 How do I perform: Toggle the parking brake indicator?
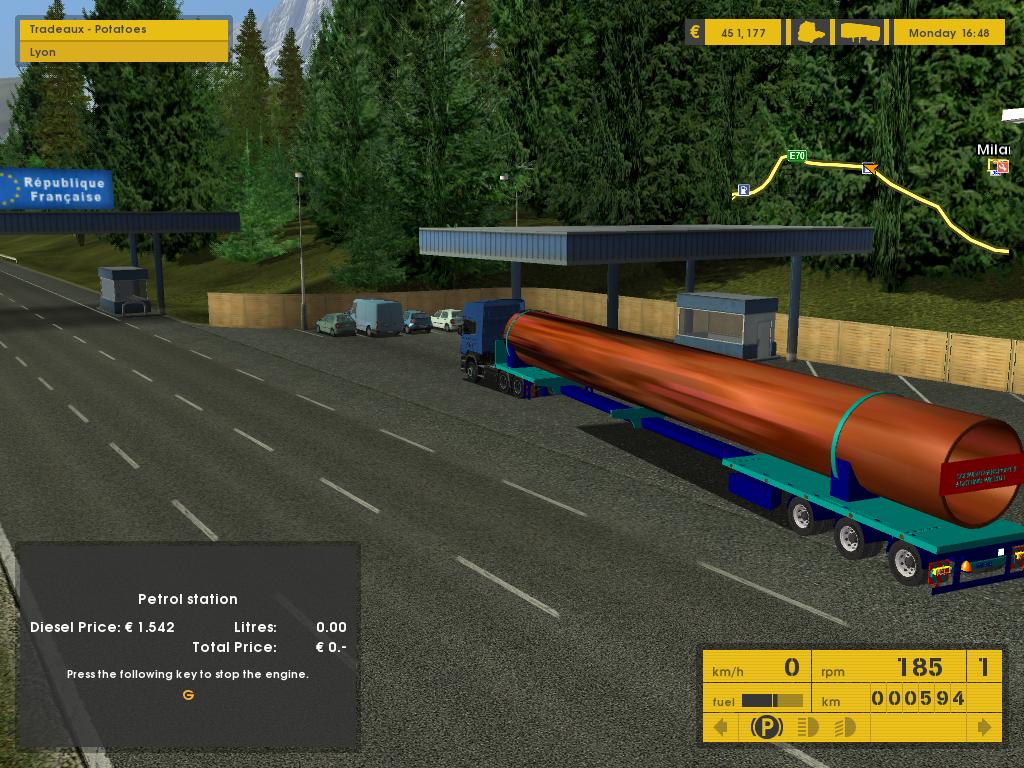coord(766,727)
